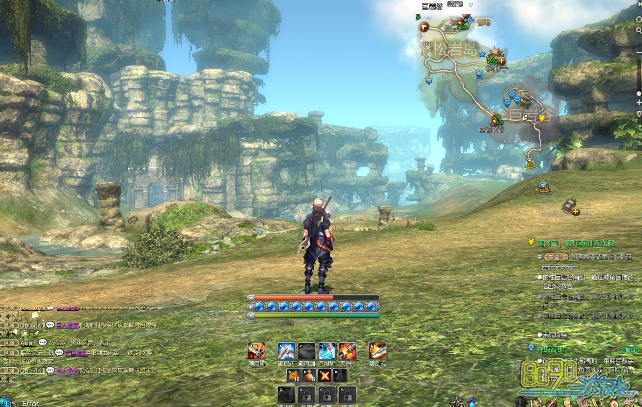Activate the fiery sword skill on the far left
Screen dimensions: 642x407
[257, 350]
